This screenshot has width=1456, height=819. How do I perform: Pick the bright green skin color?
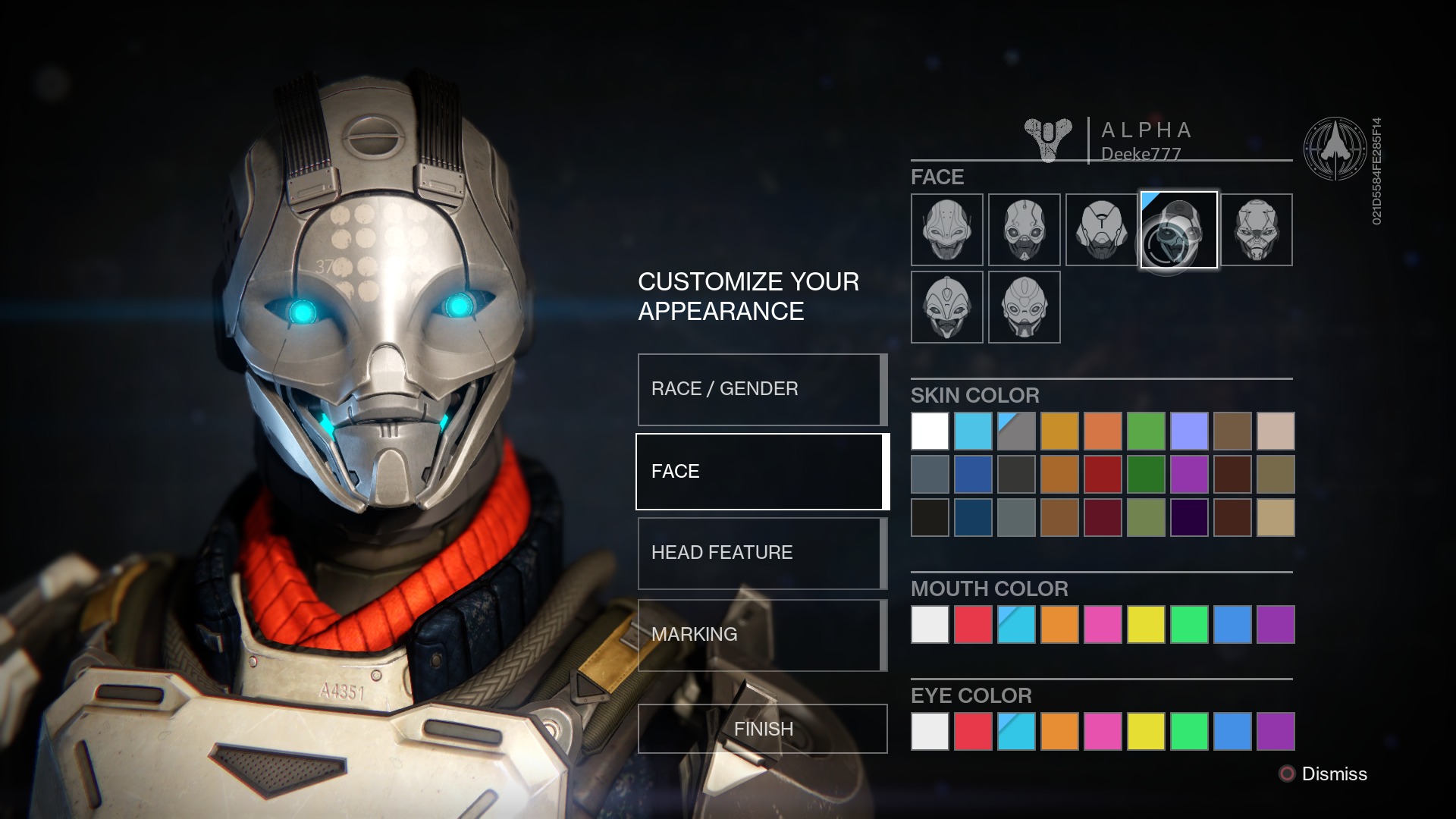coord(1146,431)
